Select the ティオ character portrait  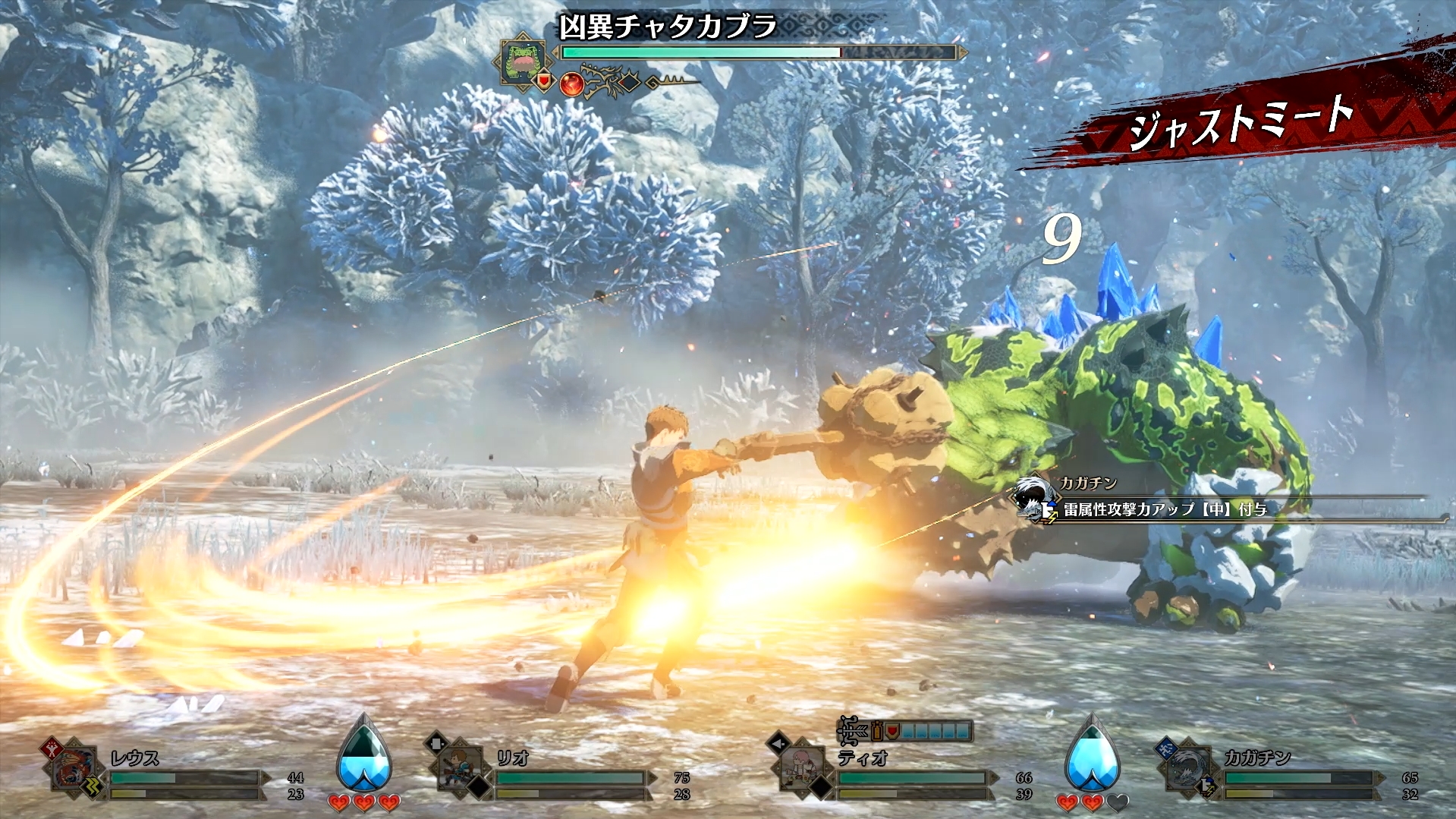pyautogui.click(x=801, y=769)
